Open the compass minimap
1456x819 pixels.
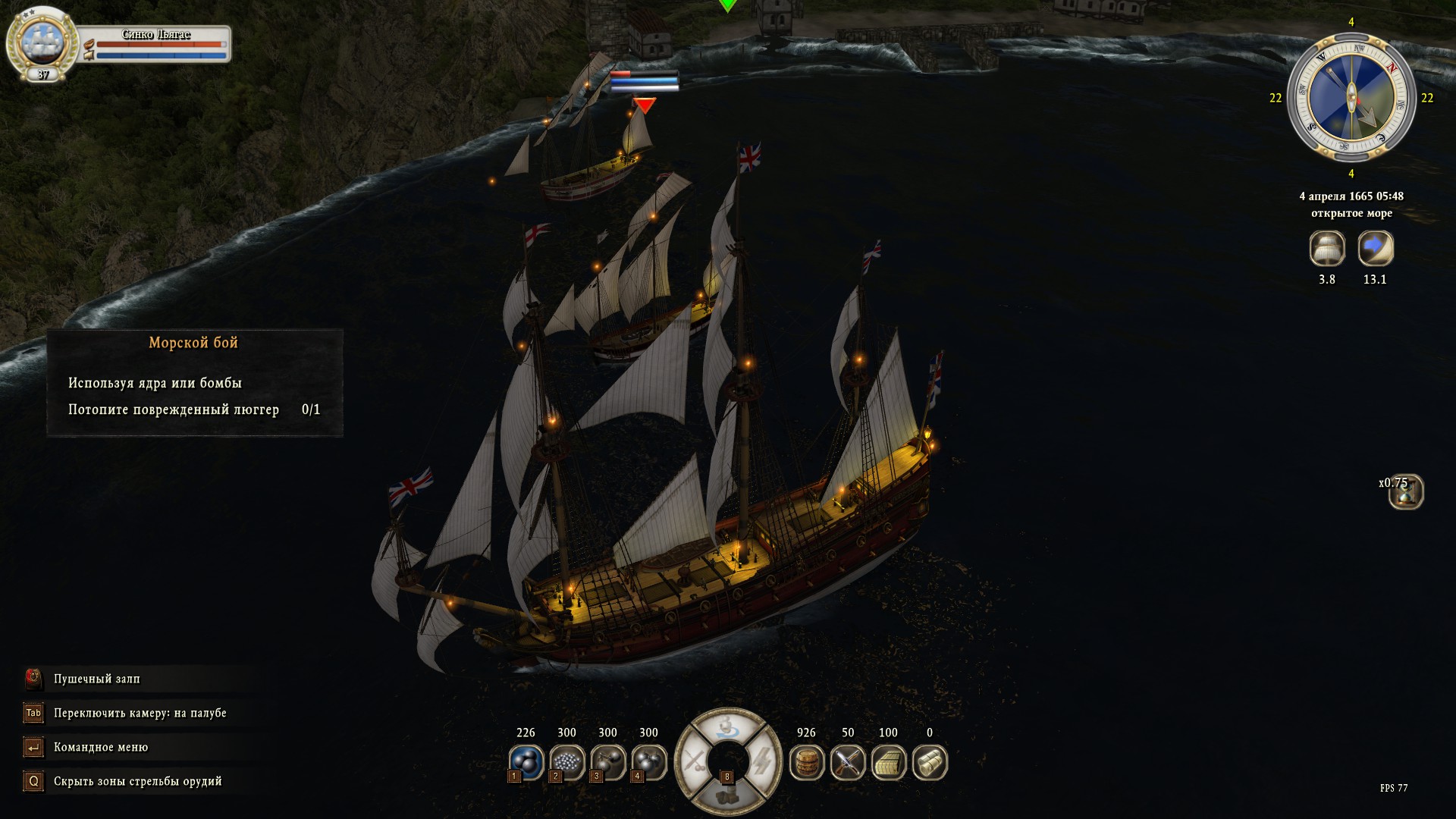point(1351,98)
